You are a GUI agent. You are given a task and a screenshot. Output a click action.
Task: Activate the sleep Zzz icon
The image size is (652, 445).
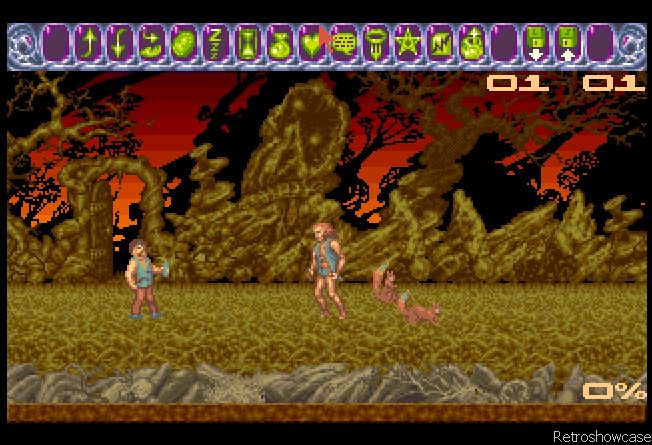click(x=214, y=44)
